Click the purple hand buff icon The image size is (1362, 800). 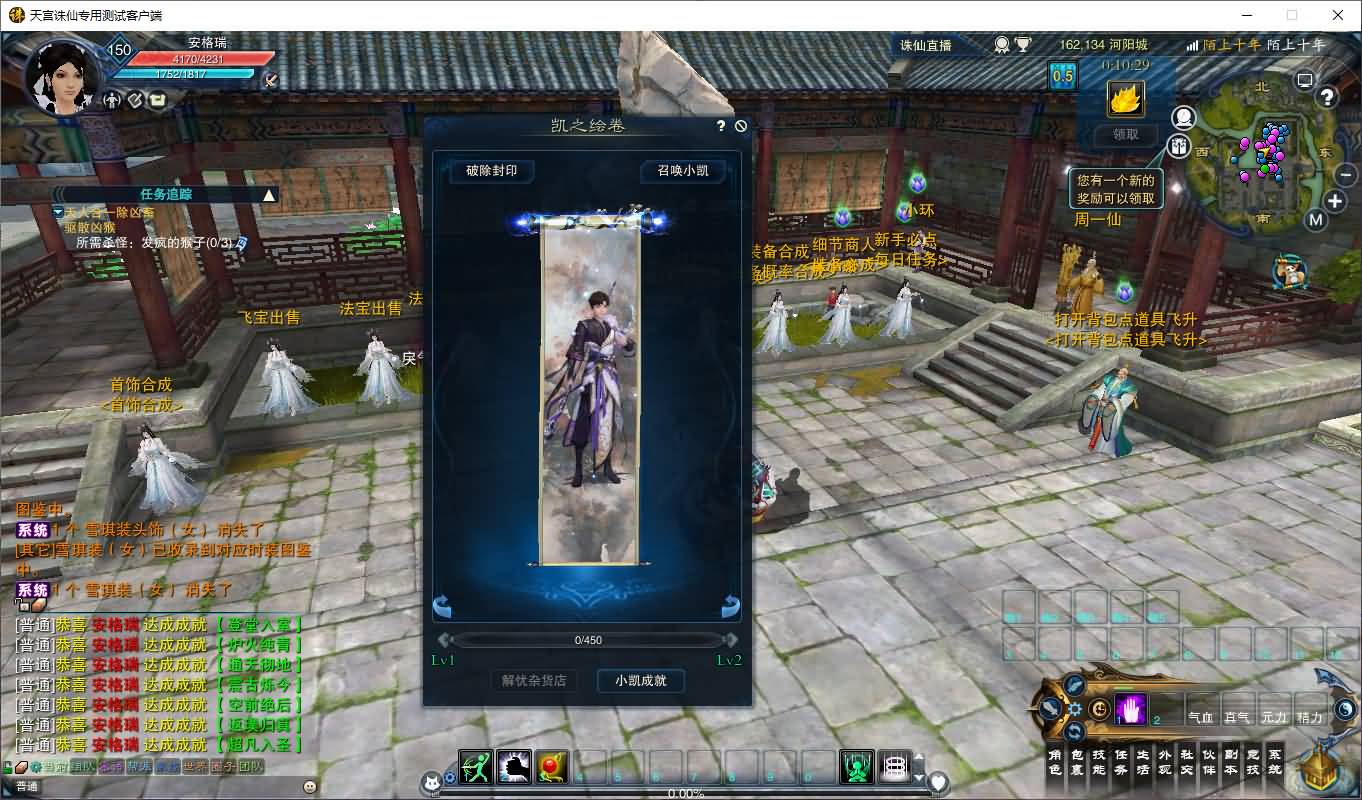click(1130, 709)
